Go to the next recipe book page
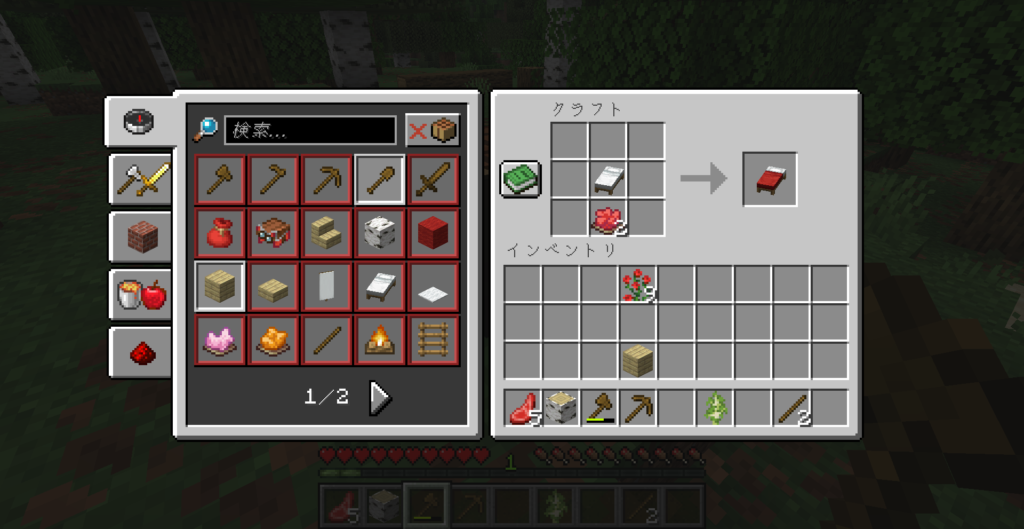Image resolution: width=1024 pixels, height=529 pixels. point(380,397)
